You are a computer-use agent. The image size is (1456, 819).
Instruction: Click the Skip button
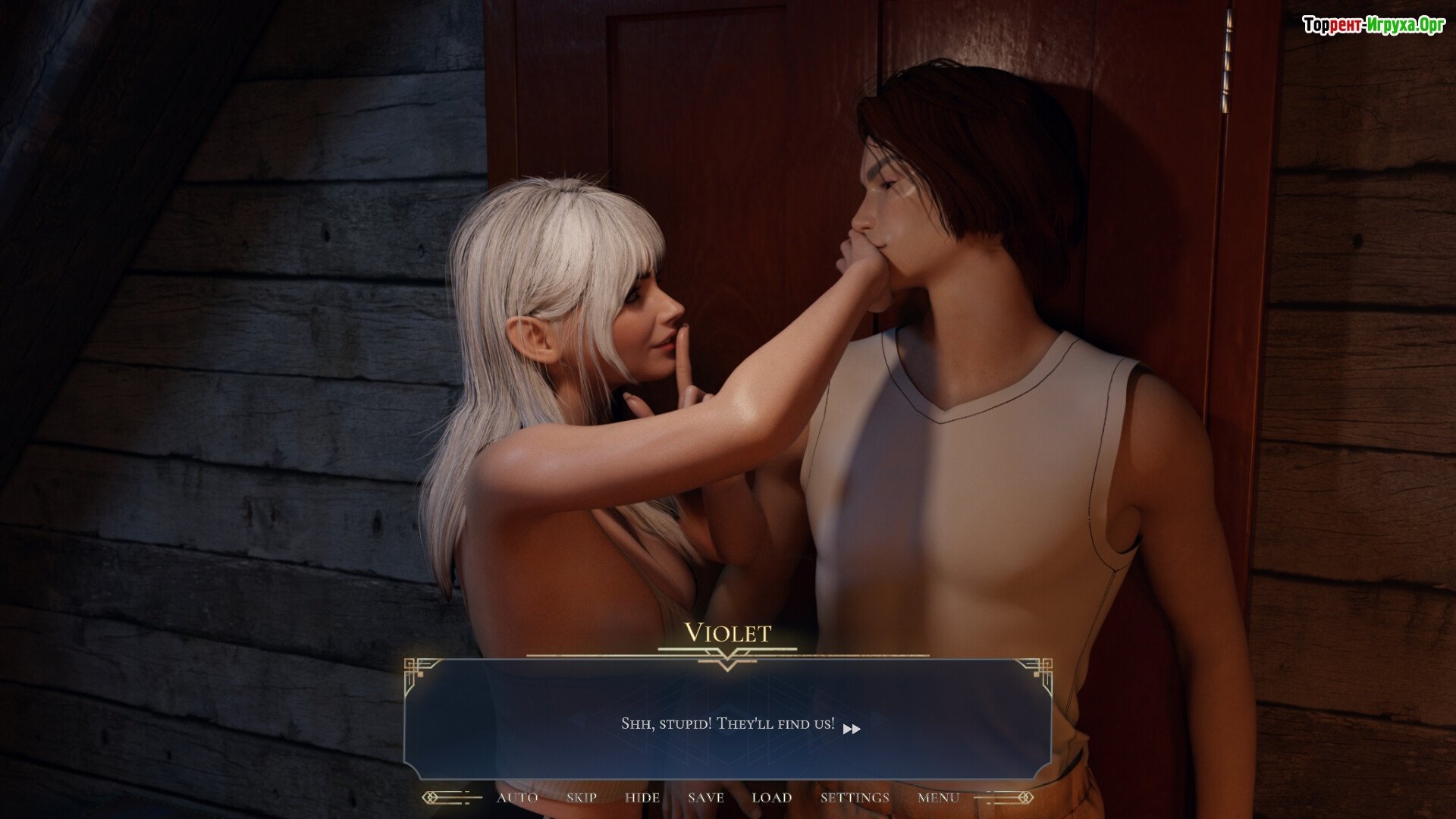click(582, 798)
